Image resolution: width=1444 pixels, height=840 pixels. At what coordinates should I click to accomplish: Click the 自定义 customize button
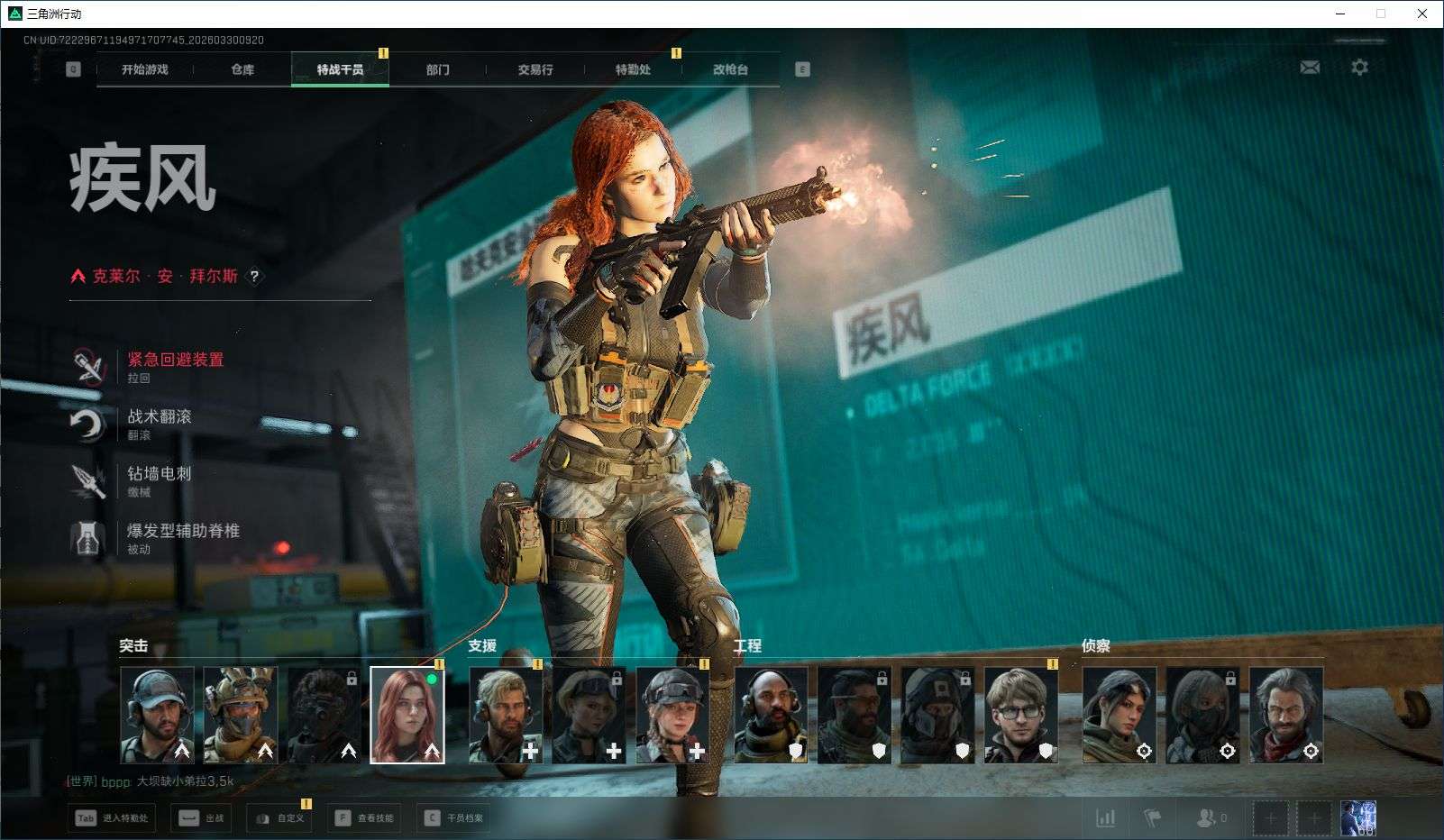point(281,818)
